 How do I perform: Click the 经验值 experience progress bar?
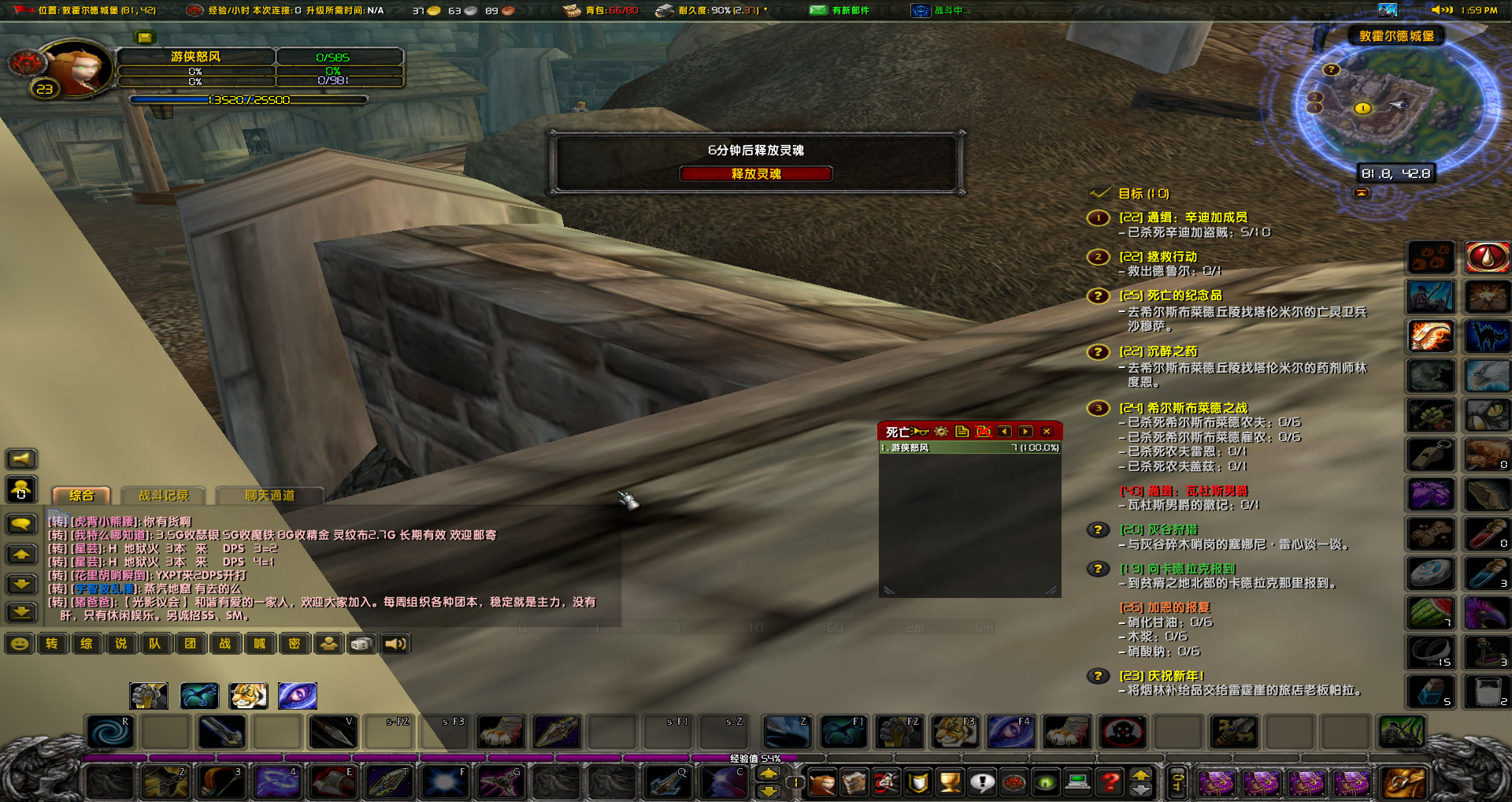click(756, 756)
